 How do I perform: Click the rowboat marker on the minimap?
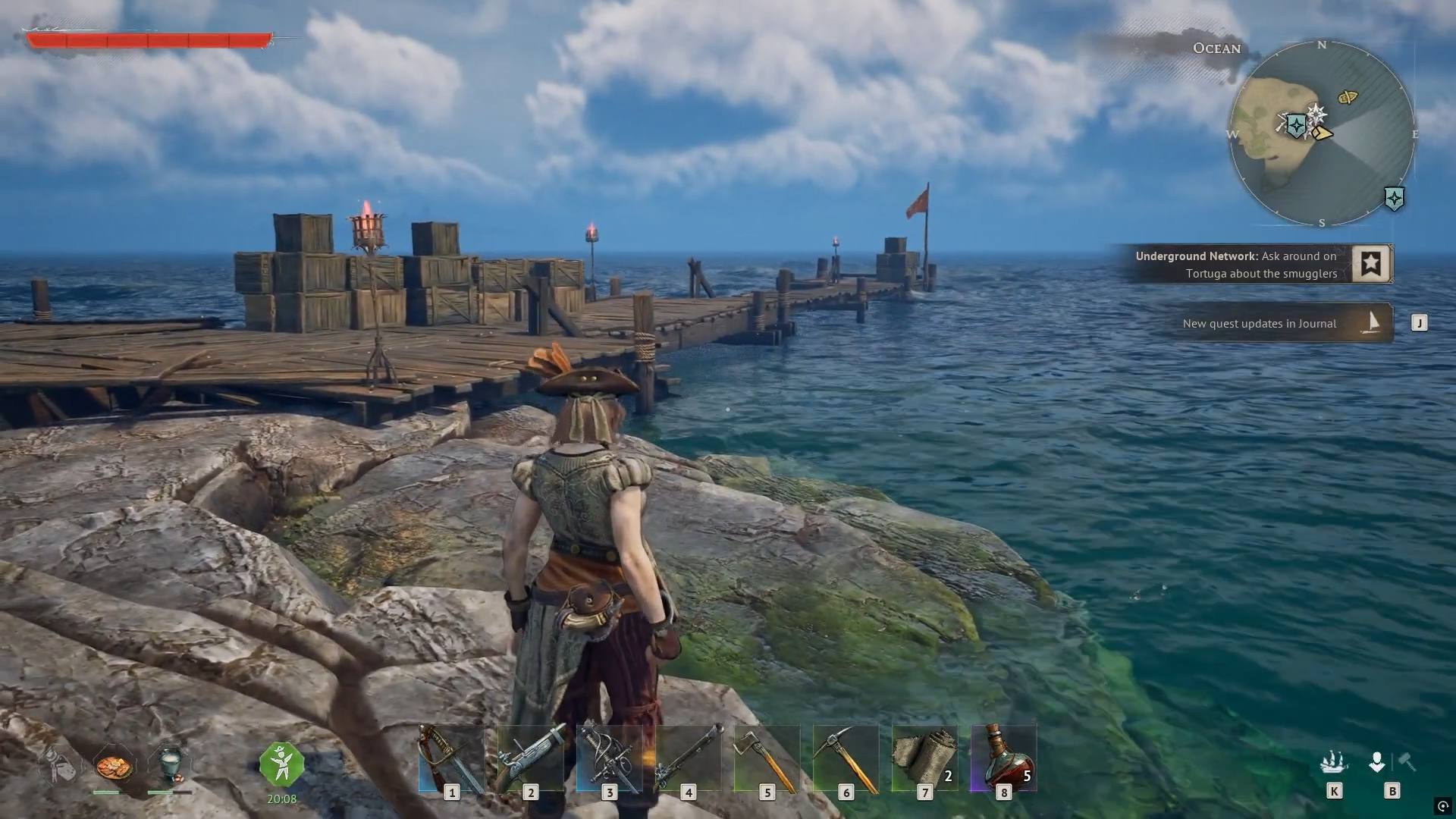pos(1348,97)
